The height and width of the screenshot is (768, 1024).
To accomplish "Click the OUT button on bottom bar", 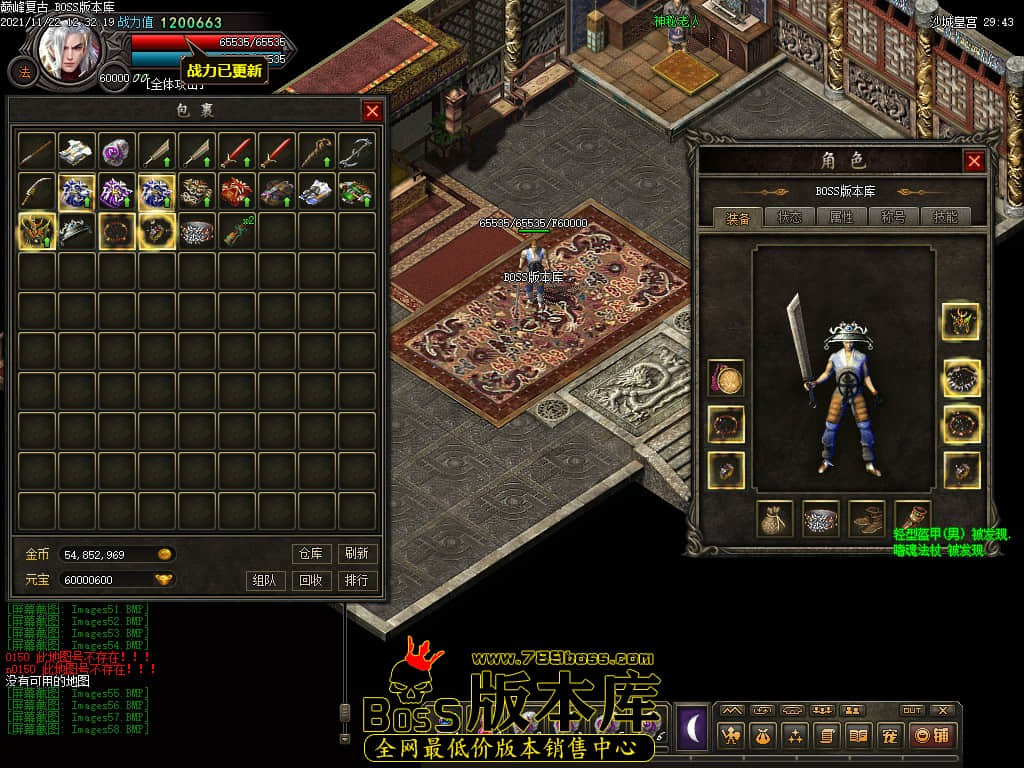I will click(x=912, y=710).
